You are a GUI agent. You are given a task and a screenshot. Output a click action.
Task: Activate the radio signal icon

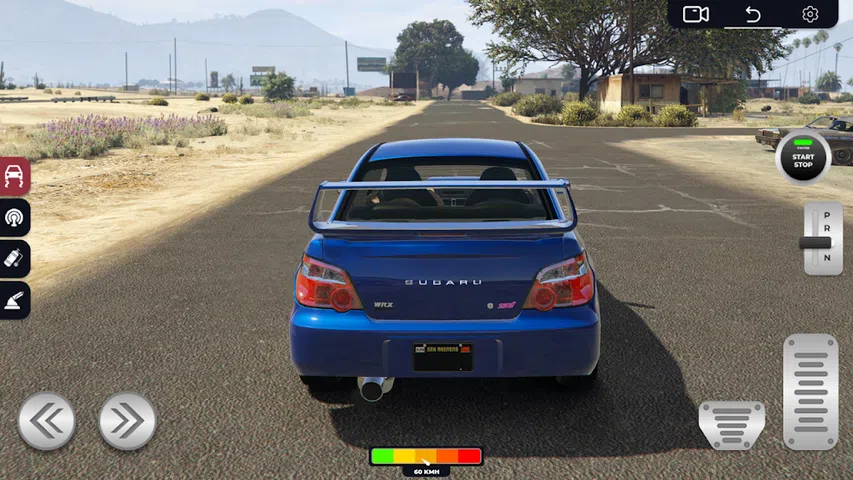pos(15,217)
